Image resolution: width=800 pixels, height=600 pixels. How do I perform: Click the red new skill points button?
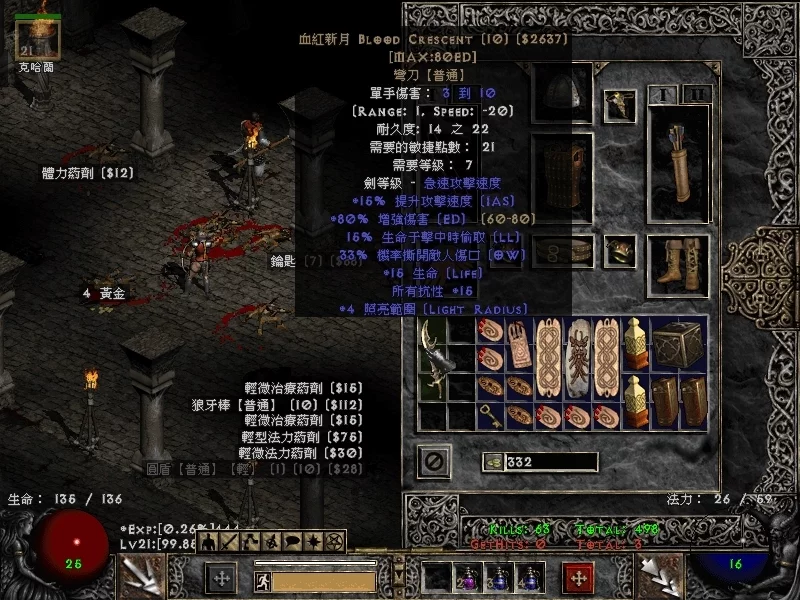[578, 578]
